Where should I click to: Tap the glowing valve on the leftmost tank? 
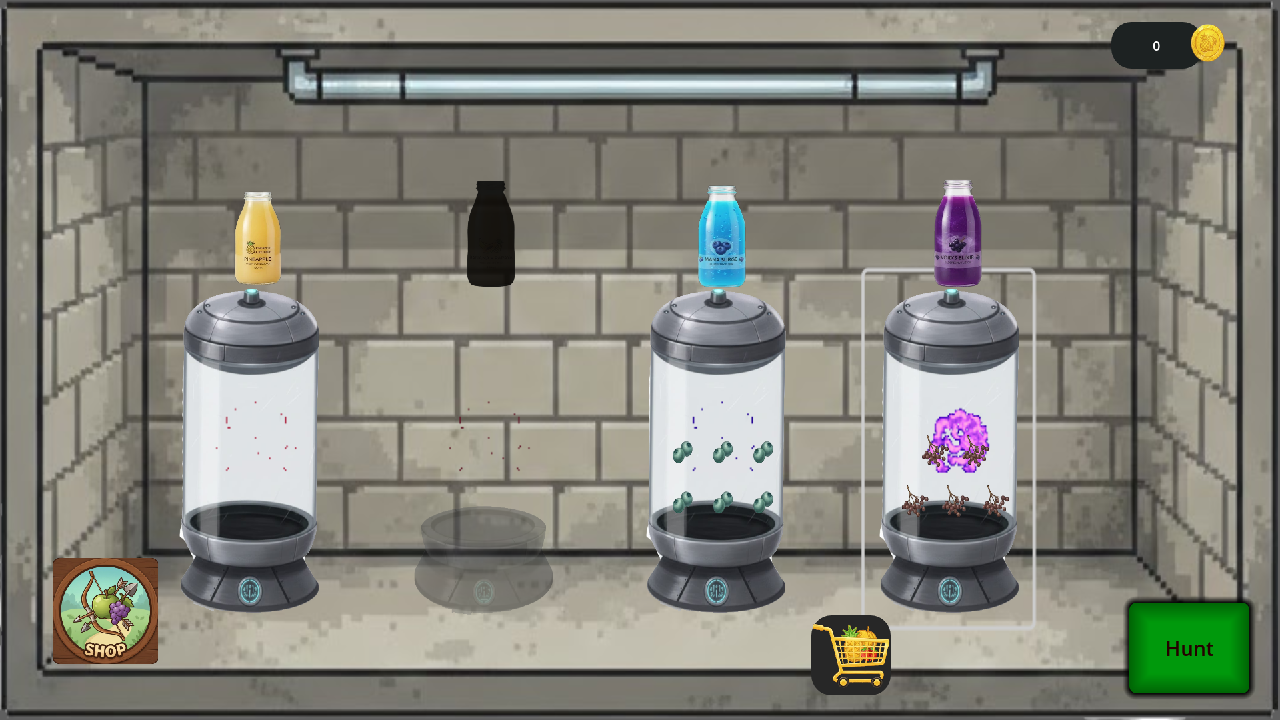[x=249, y=295]
